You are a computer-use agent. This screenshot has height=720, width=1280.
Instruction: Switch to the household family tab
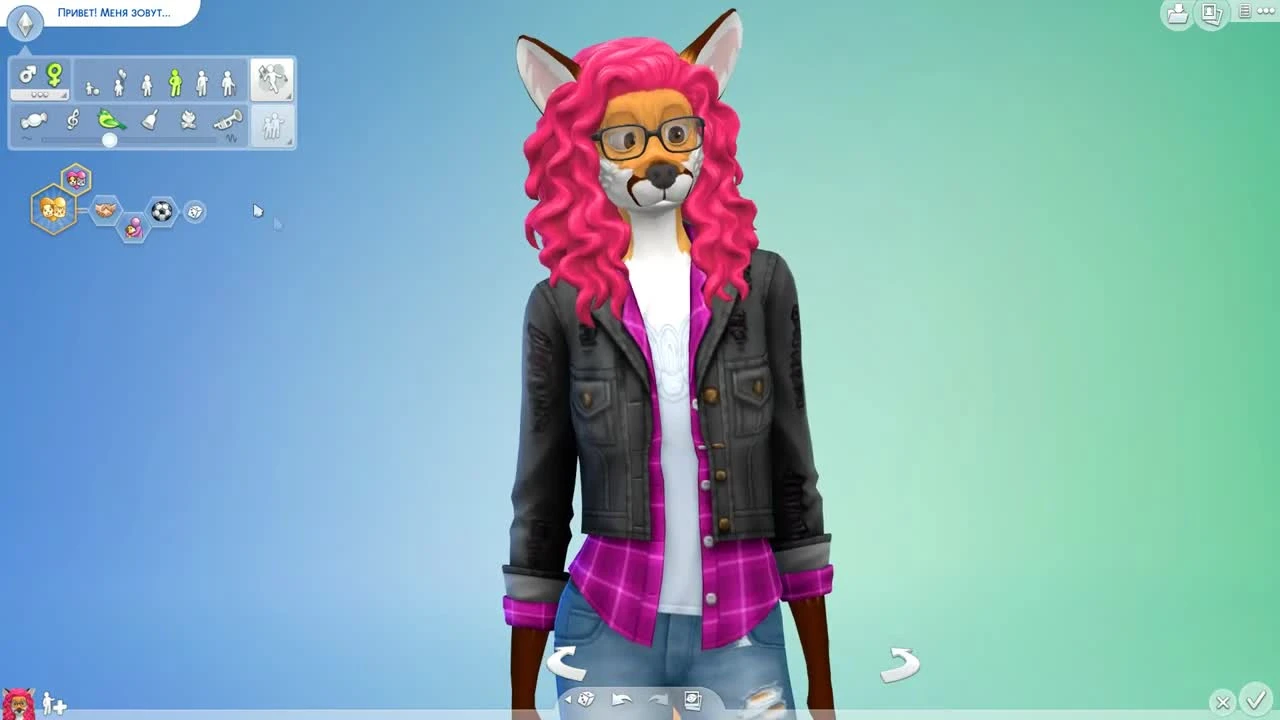pyautogui.click(x=271, y=126)
